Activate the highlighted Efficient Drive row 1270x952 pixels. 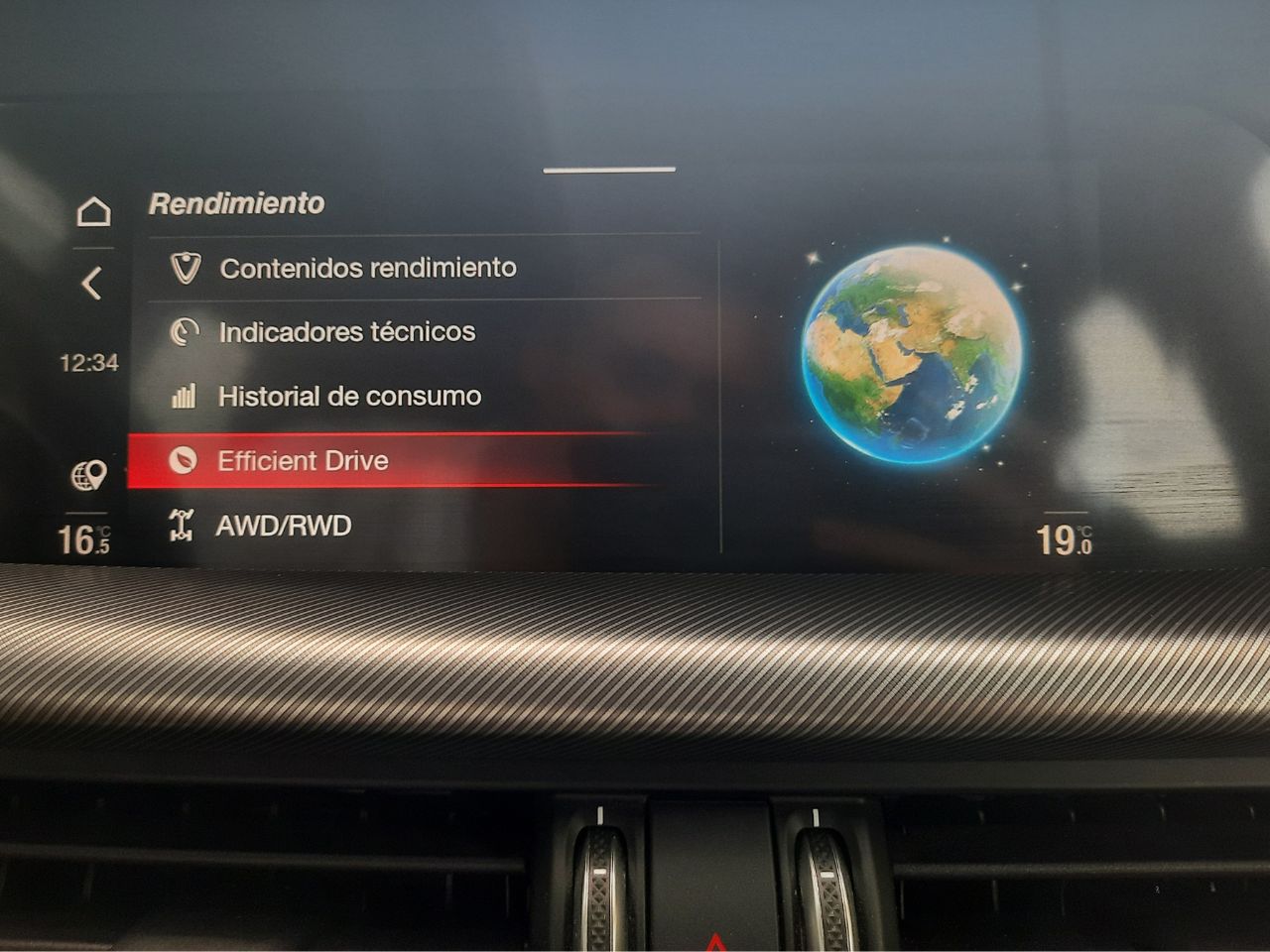pos(397,460)
